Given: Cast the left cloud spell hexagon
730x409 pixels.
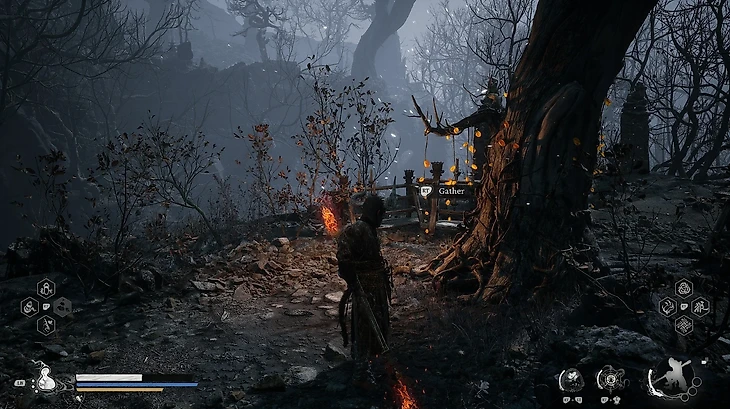Looking at the screenshot, I should [x=667, y=307].
